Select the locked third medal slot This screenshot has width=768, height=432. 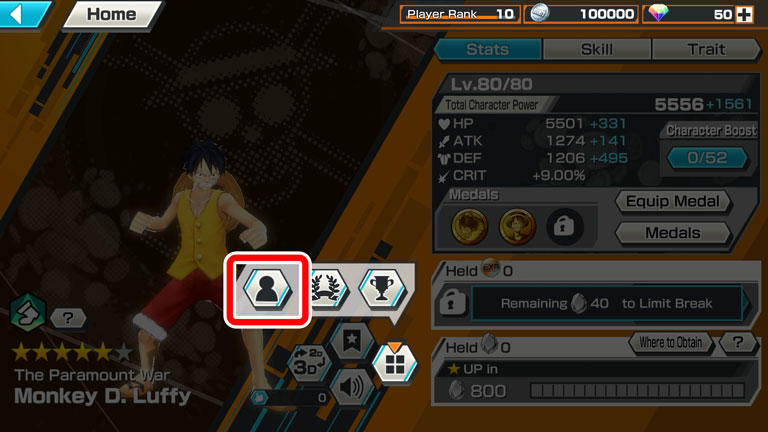[x=567, y=226]
